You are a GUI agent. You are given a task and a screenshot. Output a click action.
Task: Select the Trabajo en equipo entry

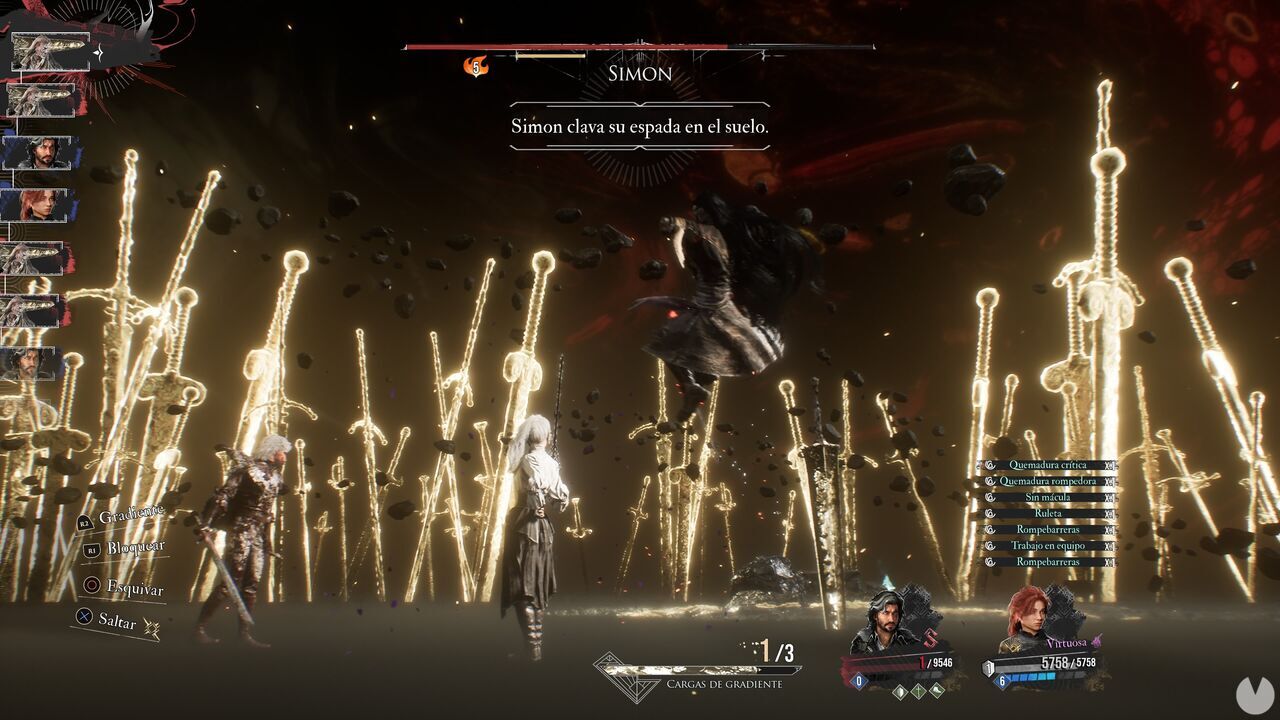pyautogui.click(x=1046, y=546)
